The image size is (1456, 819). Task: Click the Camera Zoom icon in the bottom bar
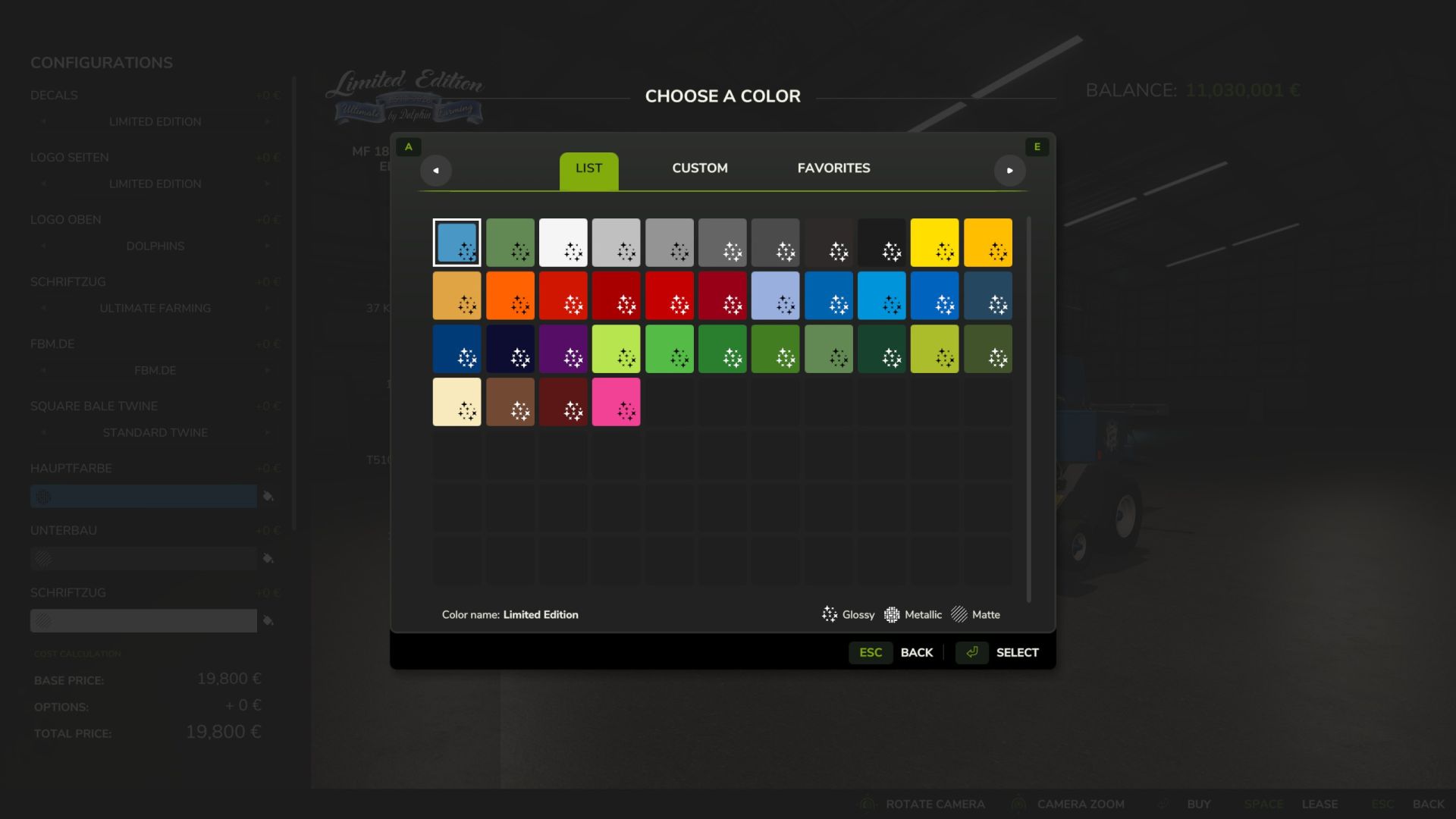1019,804
